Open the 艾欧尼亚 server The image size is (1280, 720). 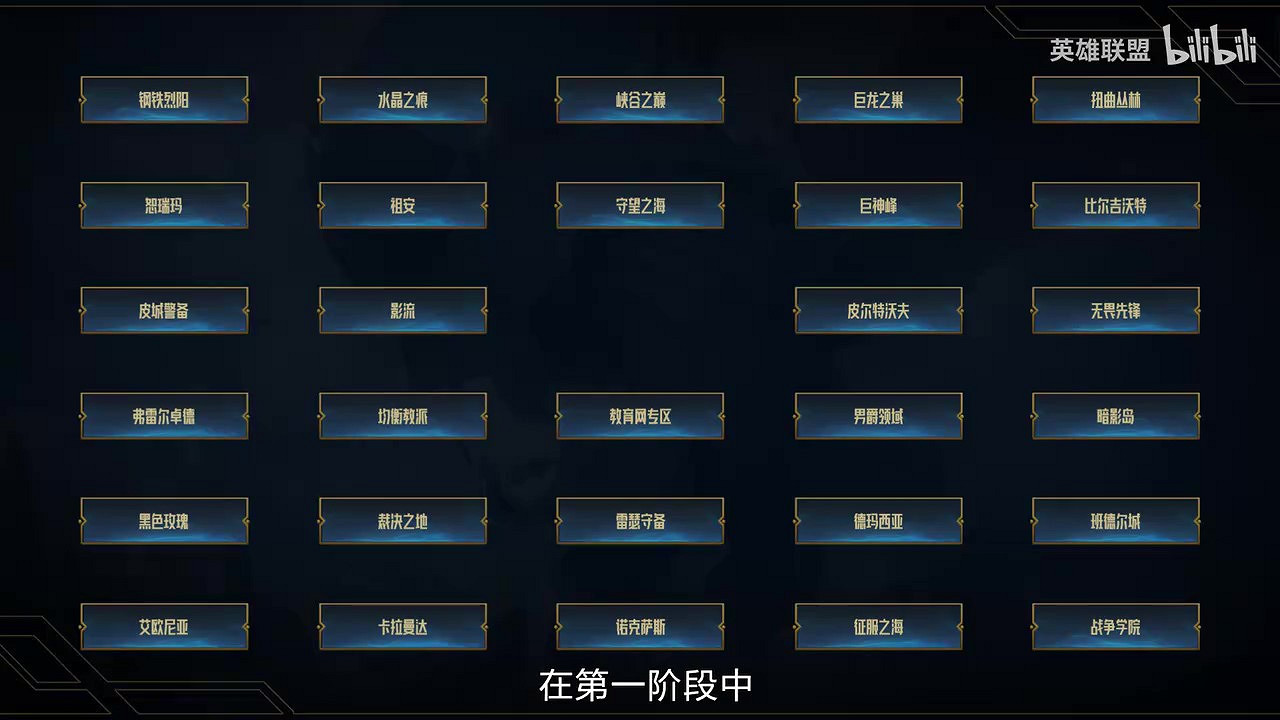click(164, 627)
